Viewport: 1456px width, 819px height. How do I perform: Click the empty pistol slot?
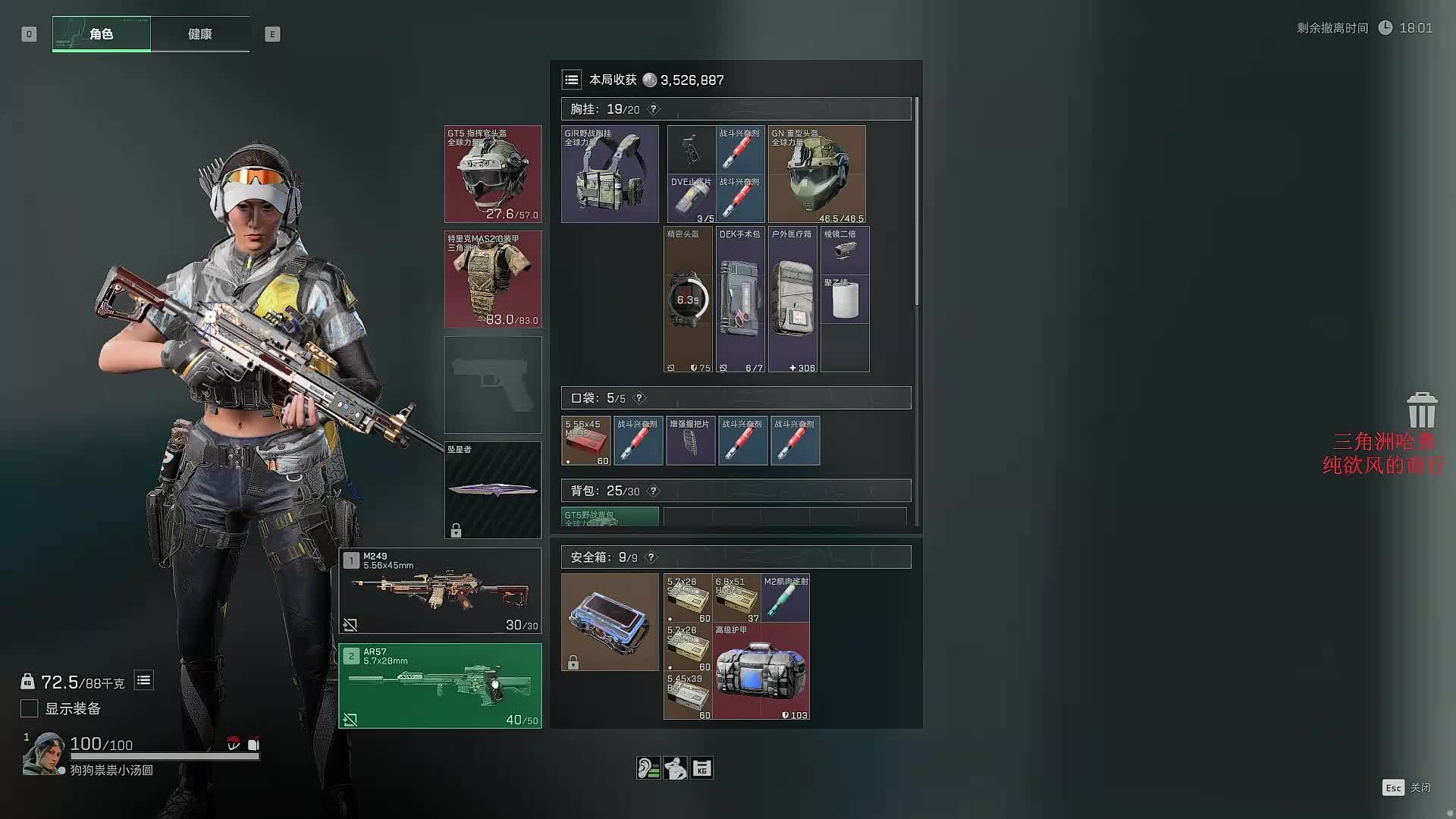coord(493,384)
